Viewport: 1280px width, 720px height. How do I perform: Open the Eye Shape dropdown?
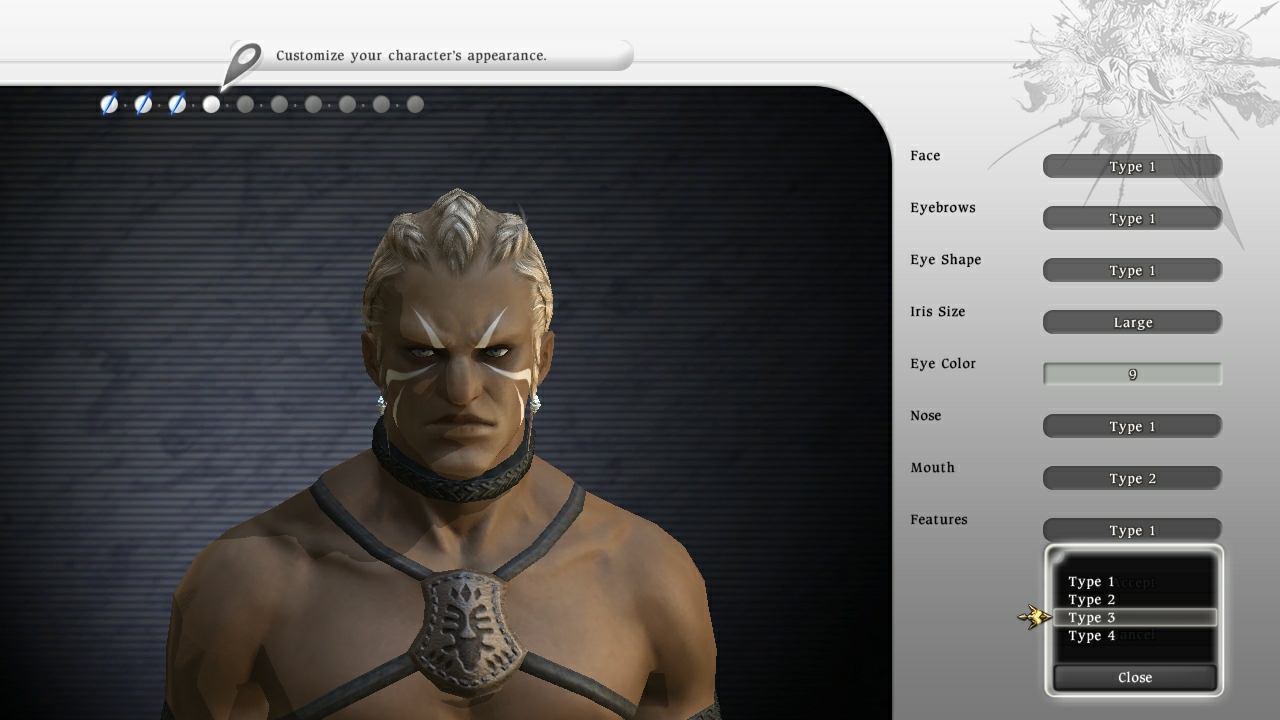pos(1131,270)
